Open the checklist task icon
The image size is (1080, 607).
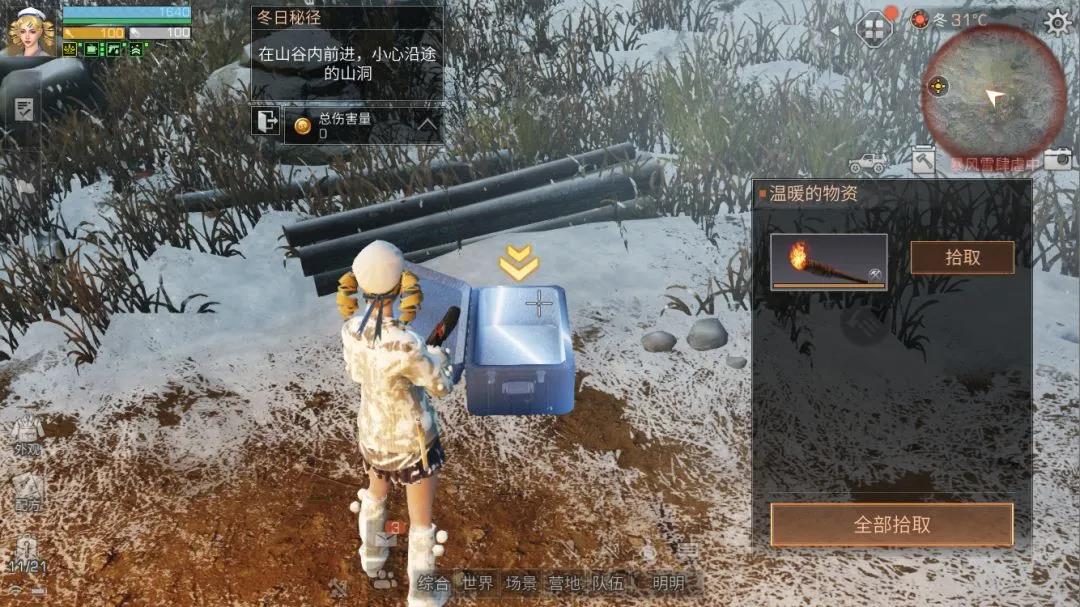[x=24, y=109]
